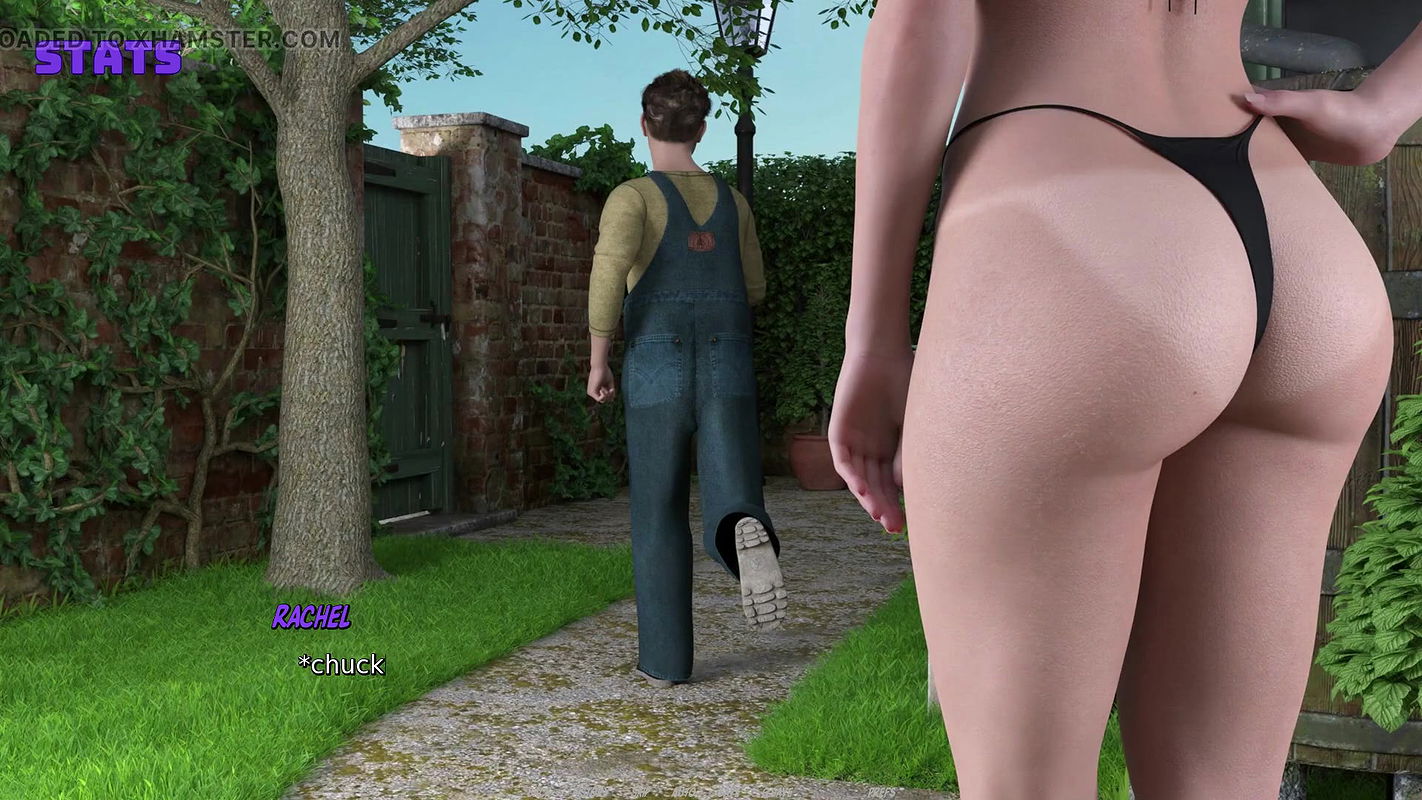The image size is (1422, 800).
Task: Open the Save screen
Action: pyautogui.click(x=728, y=792)
